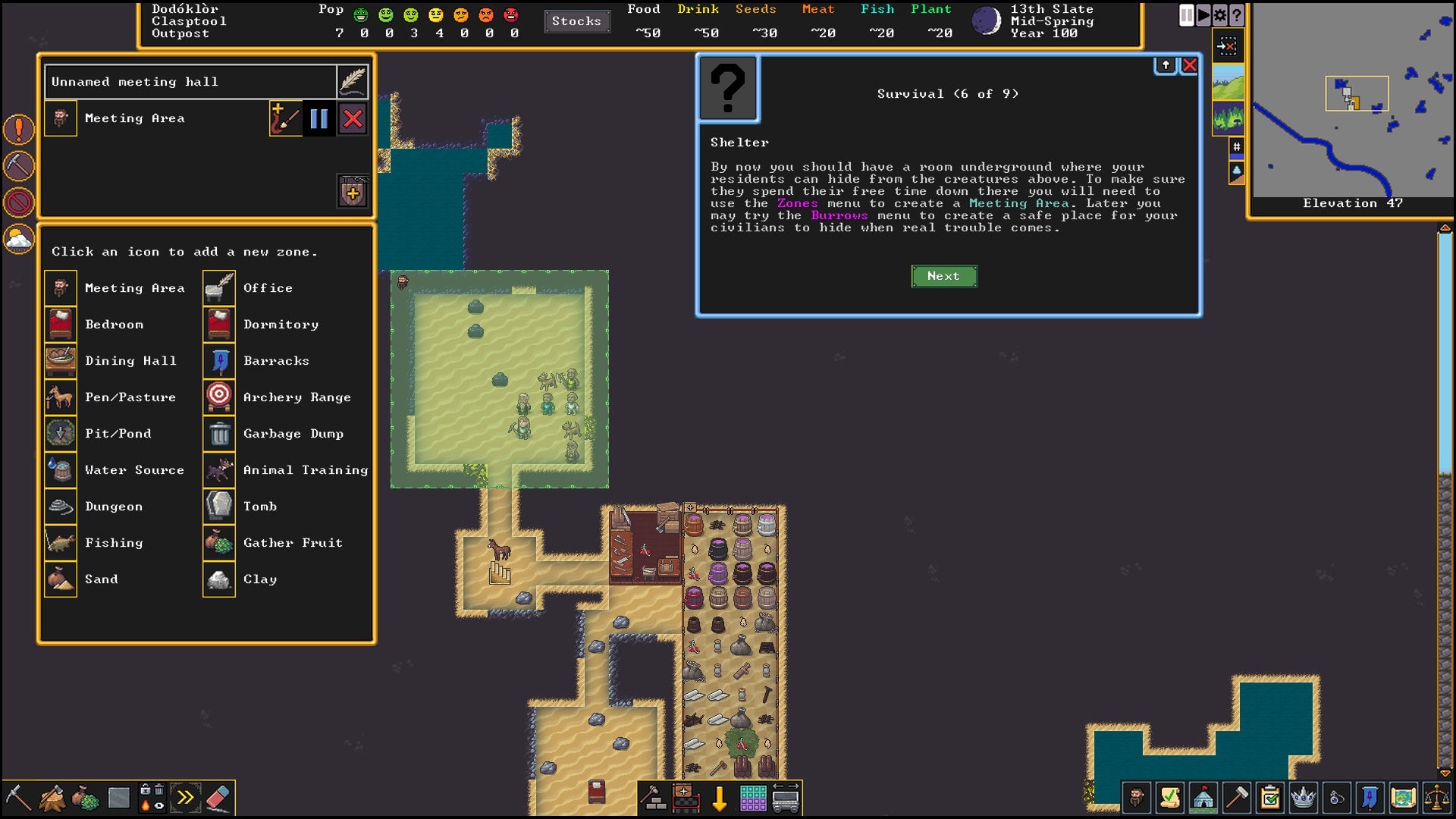Open the citizens list with dwarf head icon
Viewport: 1456px width, 819px height.
[1135, 798]
